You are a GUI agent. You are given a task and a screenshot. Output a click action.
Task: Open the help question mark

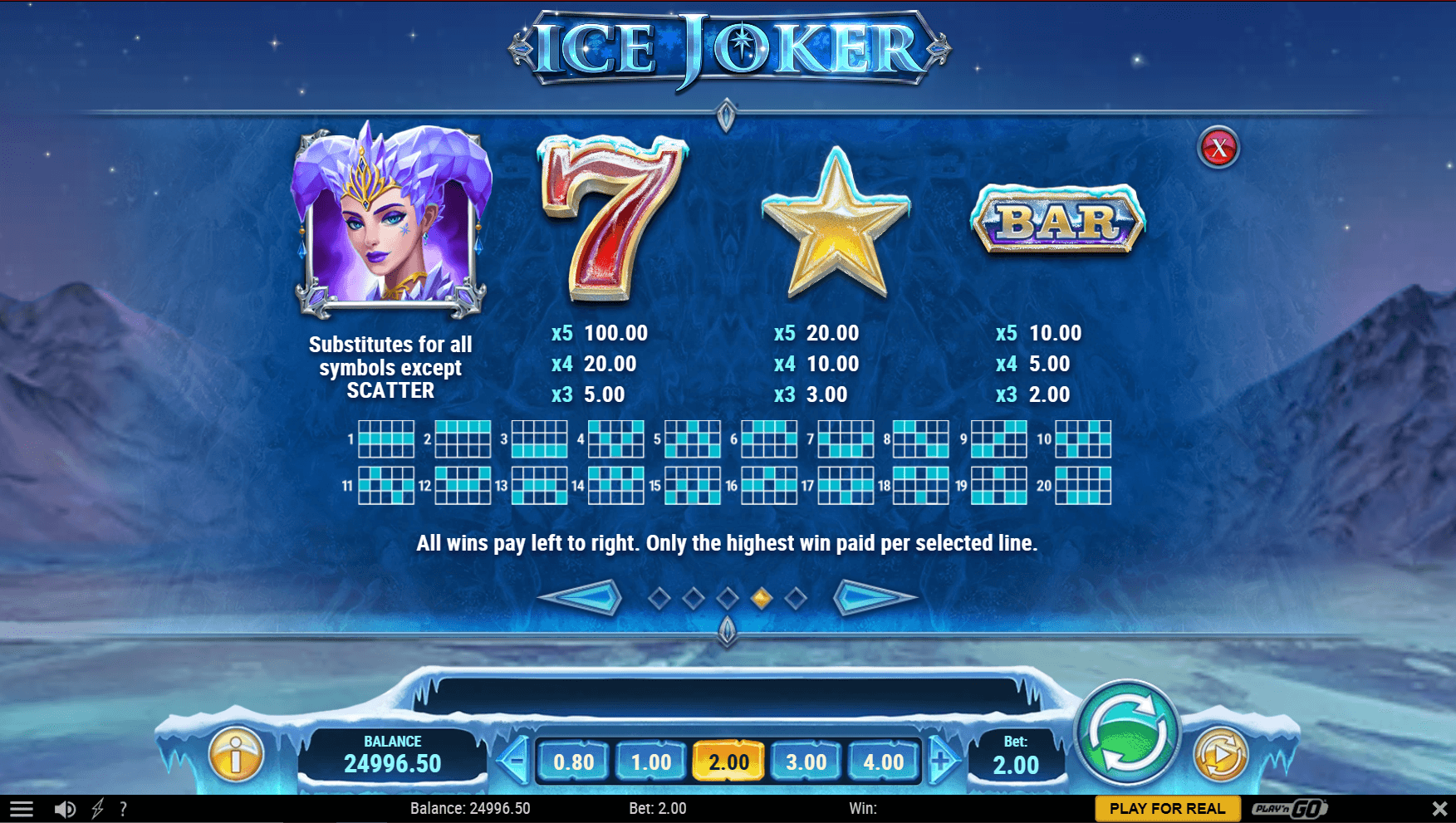click(123, 807)
